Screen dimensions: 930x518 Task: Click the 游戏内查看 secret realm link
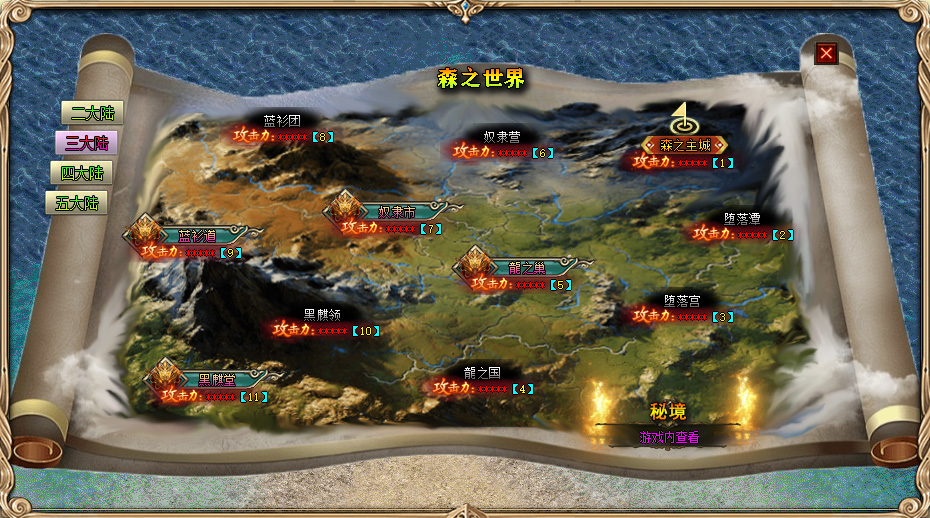[x=669, y=438]
